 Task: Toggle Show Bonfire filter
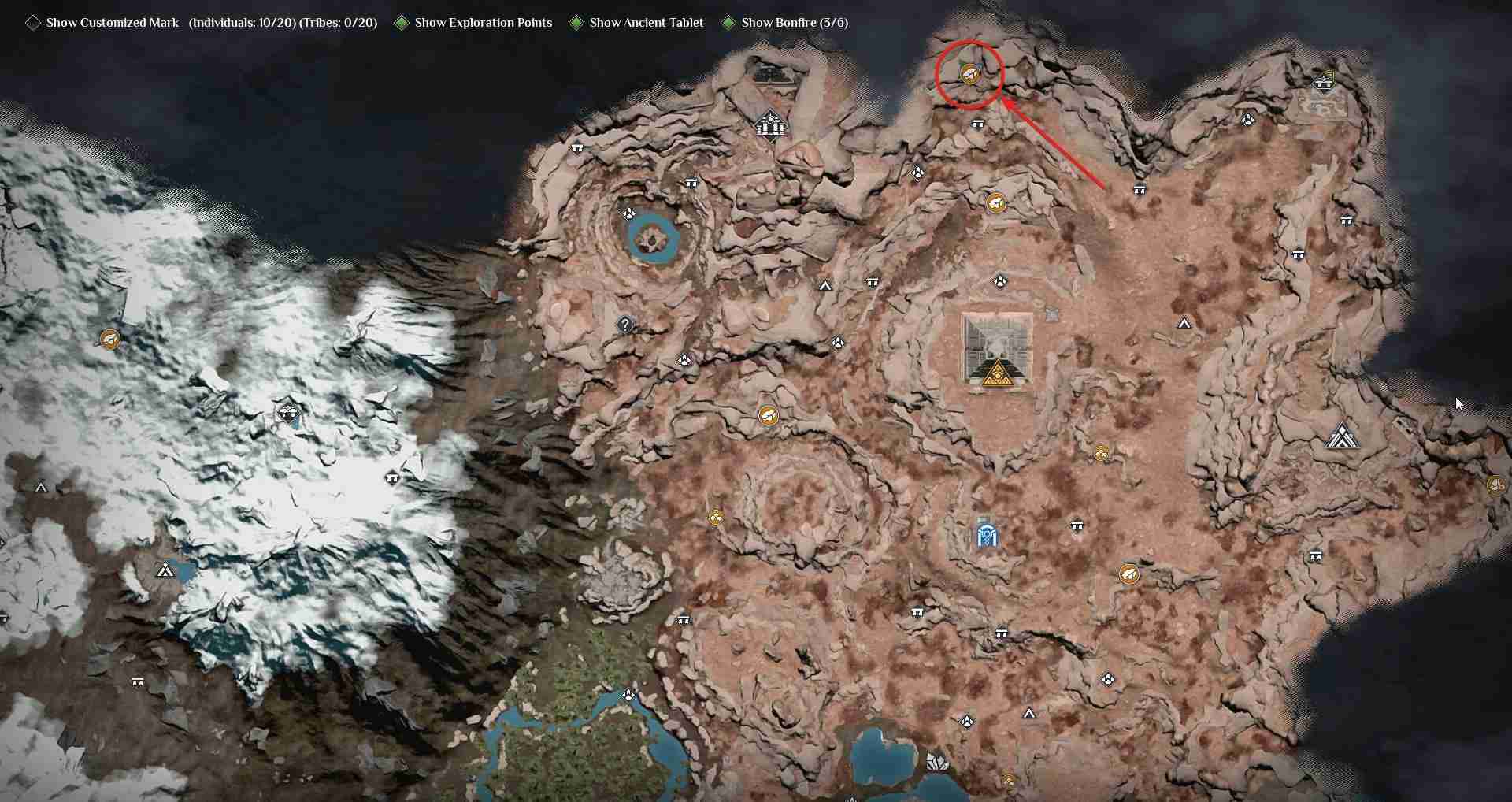(728, 23)
